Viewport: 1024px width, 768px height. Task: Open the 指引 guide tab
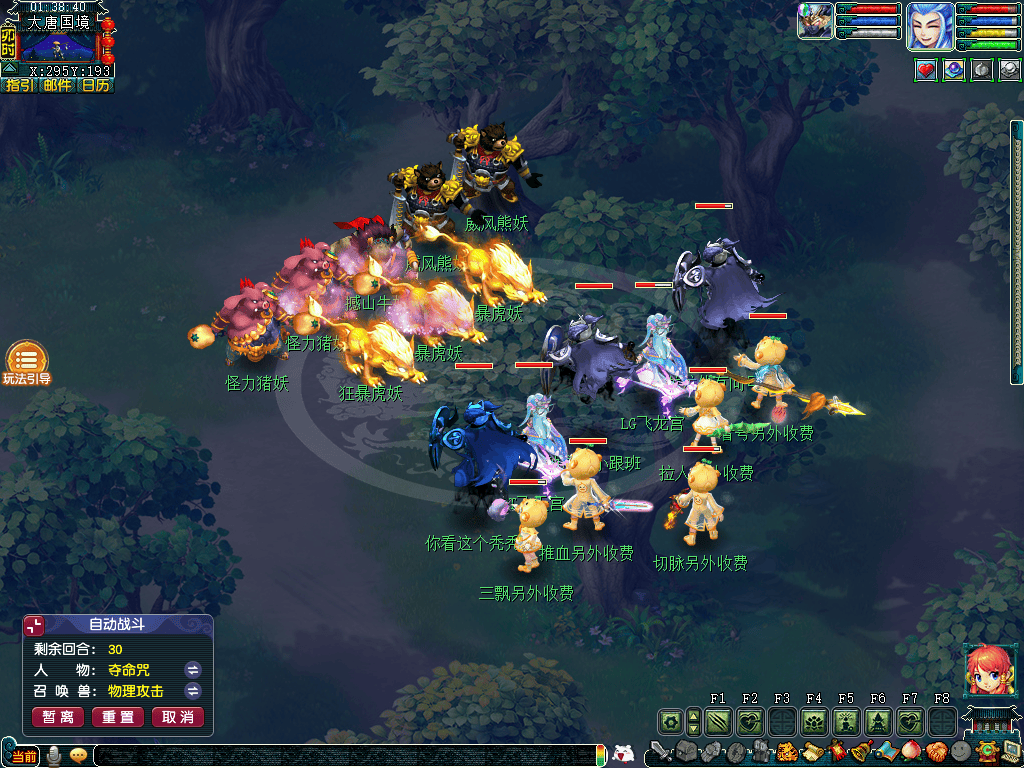click(20, 86)
